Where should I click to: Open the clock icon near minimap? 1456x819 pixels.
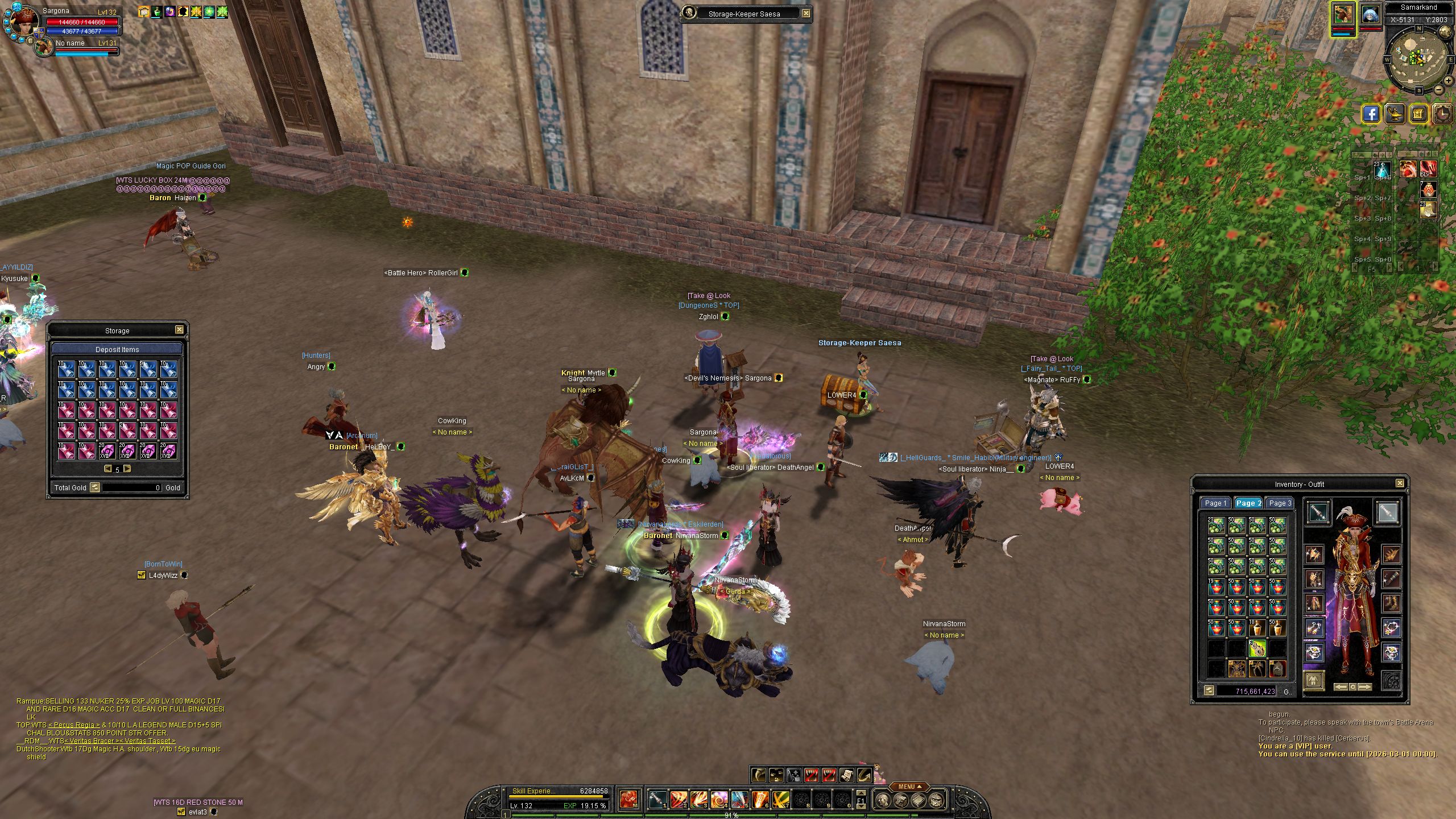pos(1442,114)
